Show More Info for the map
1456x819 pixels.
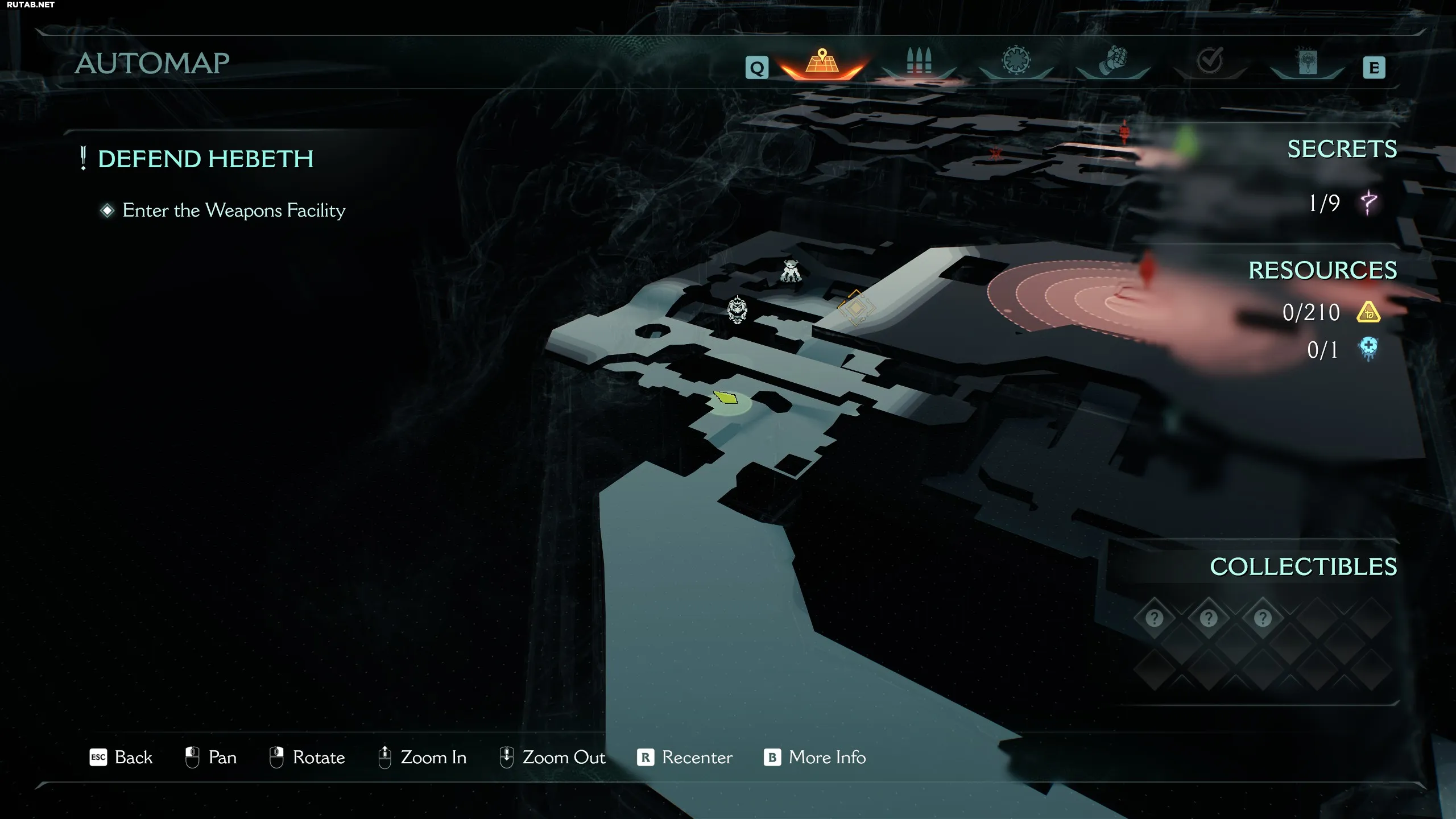pos(814,758)
